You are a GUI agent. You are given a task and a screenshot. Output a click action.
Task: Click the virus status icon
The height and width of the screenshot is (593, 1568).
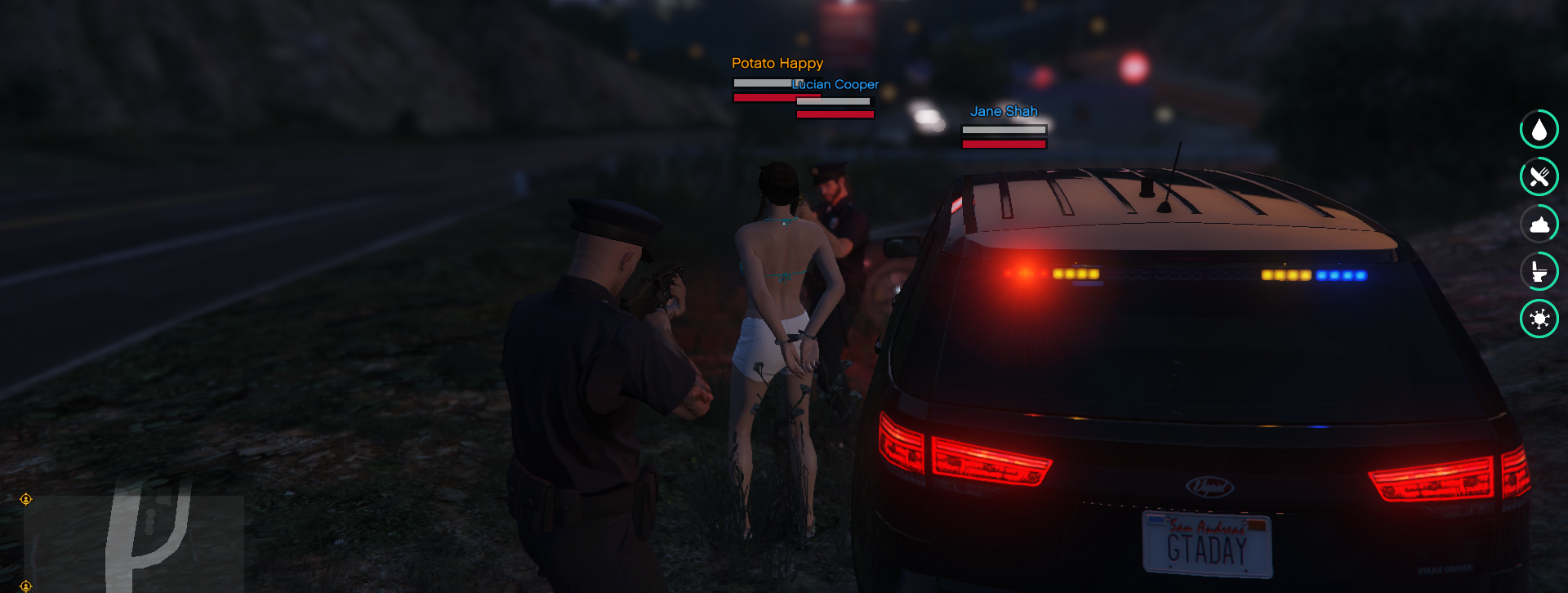point(1539,319)
